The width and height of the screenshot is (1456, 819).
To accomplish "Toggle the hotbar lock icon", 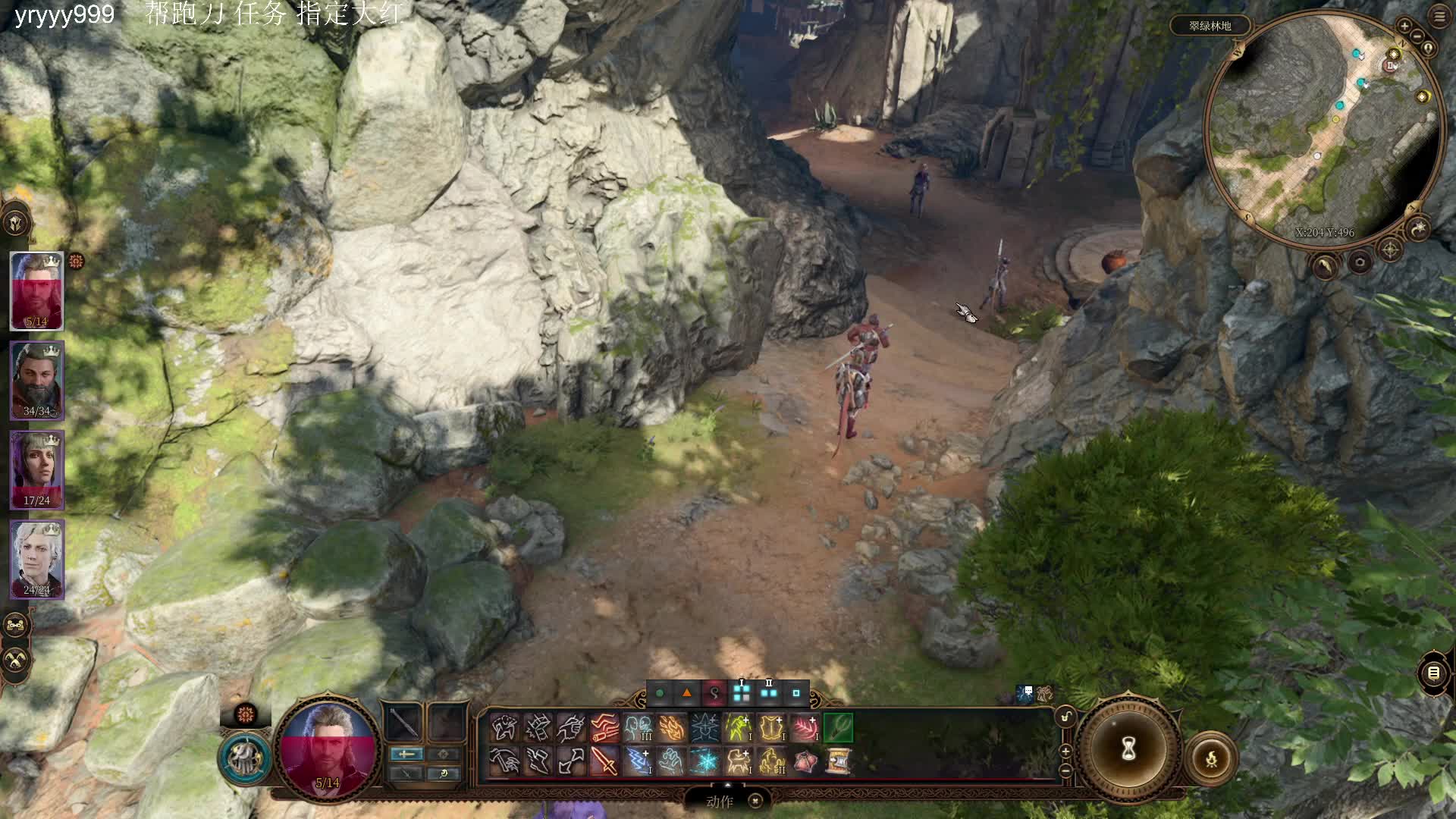I will click(x=1065, y=717).
